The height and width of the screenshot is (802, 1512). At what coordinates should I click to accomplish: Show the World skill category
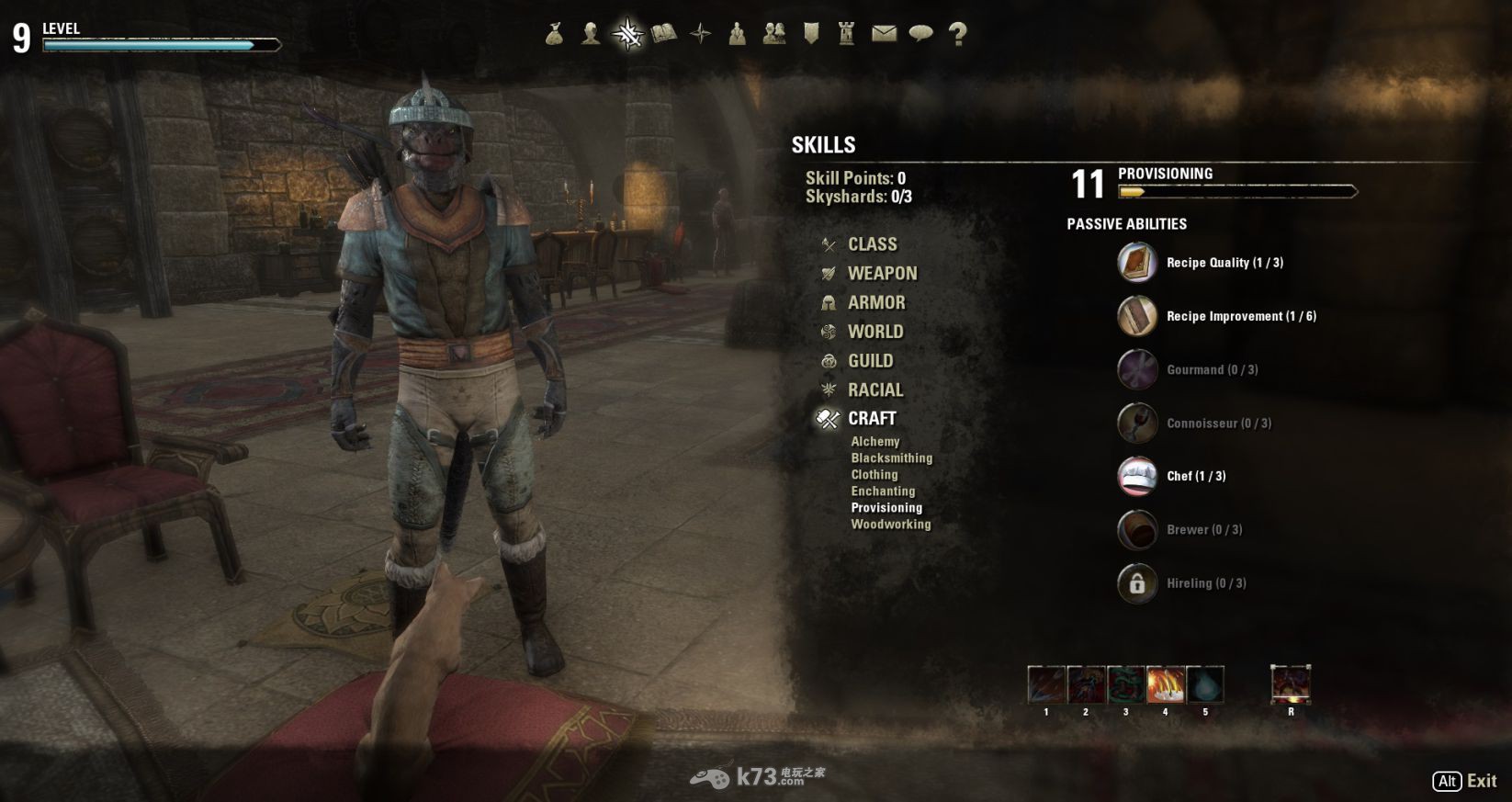(x=874, y=332)
